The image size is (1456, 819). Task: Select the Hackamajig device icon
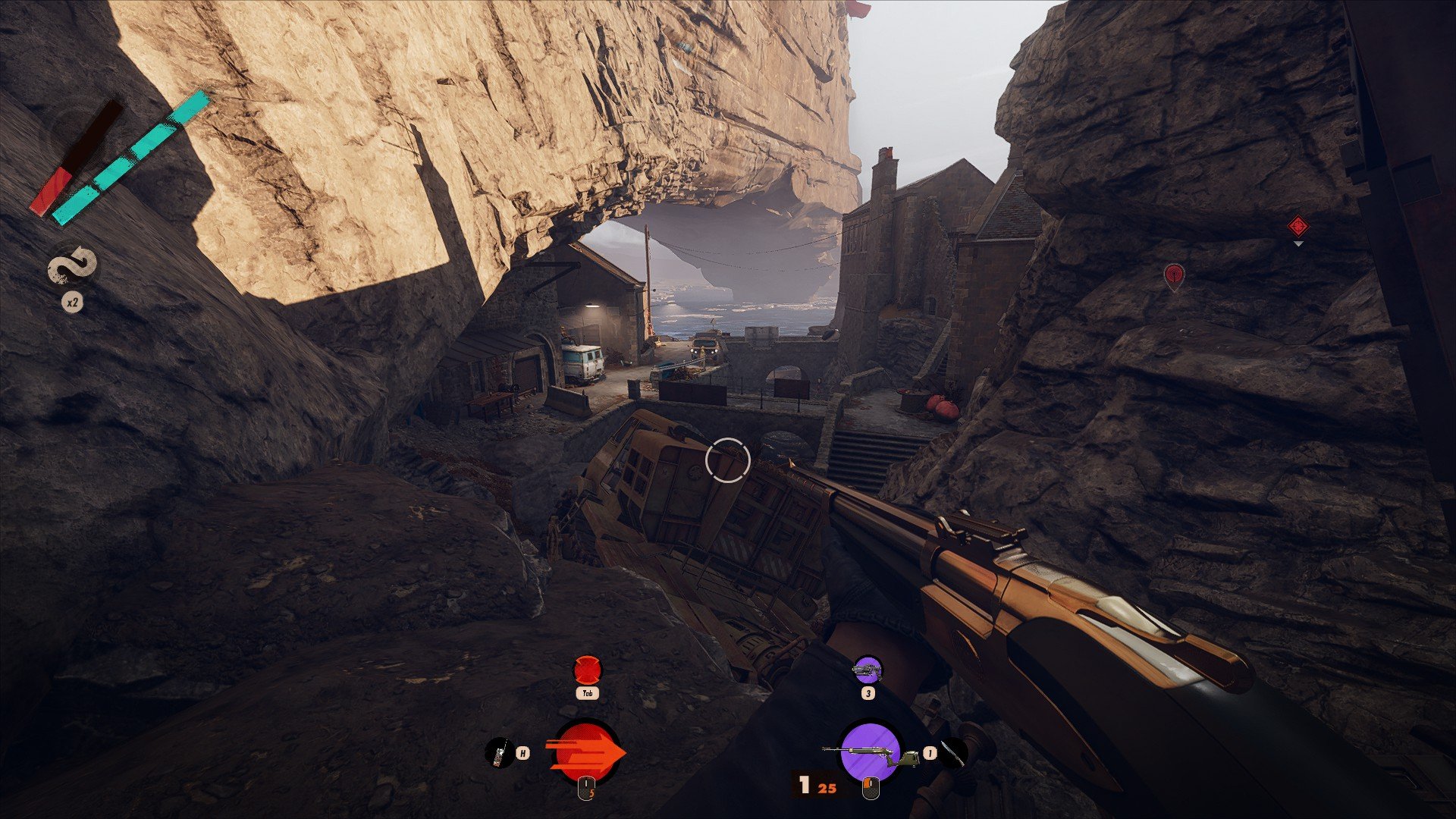point(497,753)
